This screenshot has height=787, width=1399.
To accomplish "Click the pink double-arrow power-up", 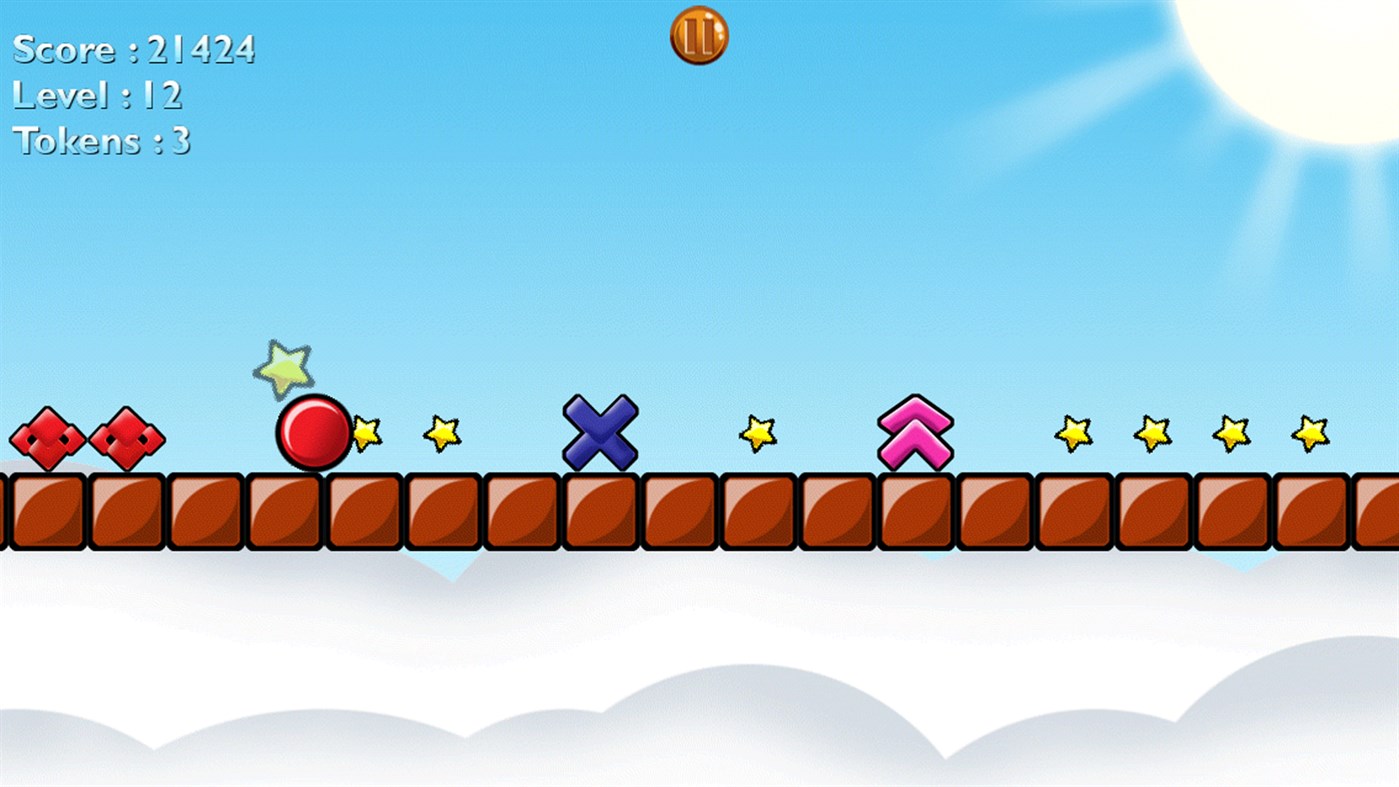I will point(915,432).
